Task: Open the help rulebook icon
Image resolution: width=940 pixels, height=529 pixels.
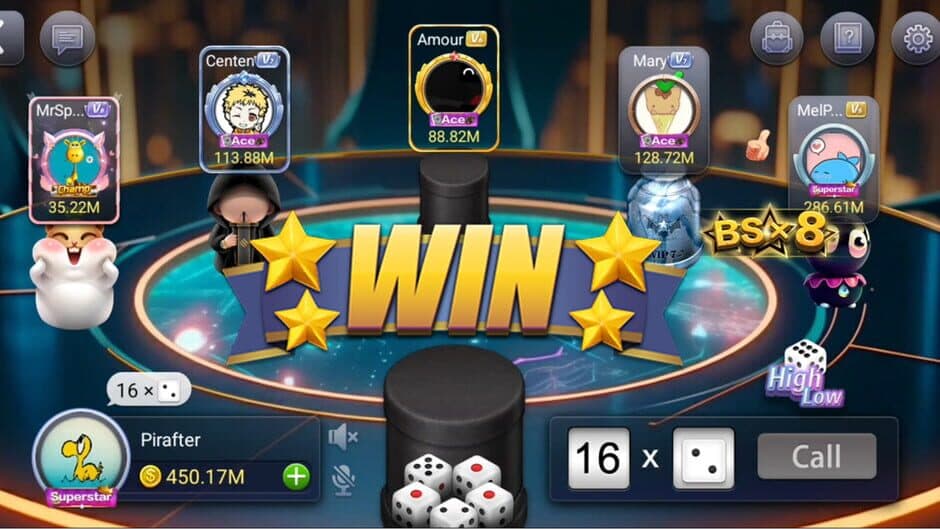Action: click(846, 39)
